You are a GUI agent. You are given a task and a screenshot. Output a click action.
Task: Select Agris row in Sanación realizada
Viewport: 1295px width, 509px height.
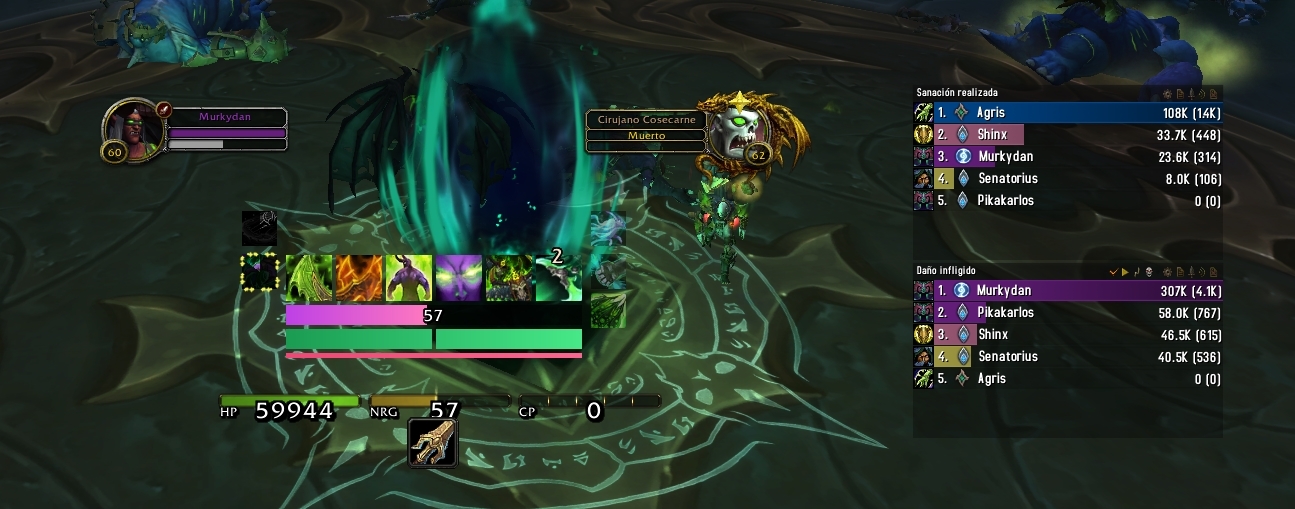tap(1068, 113)
